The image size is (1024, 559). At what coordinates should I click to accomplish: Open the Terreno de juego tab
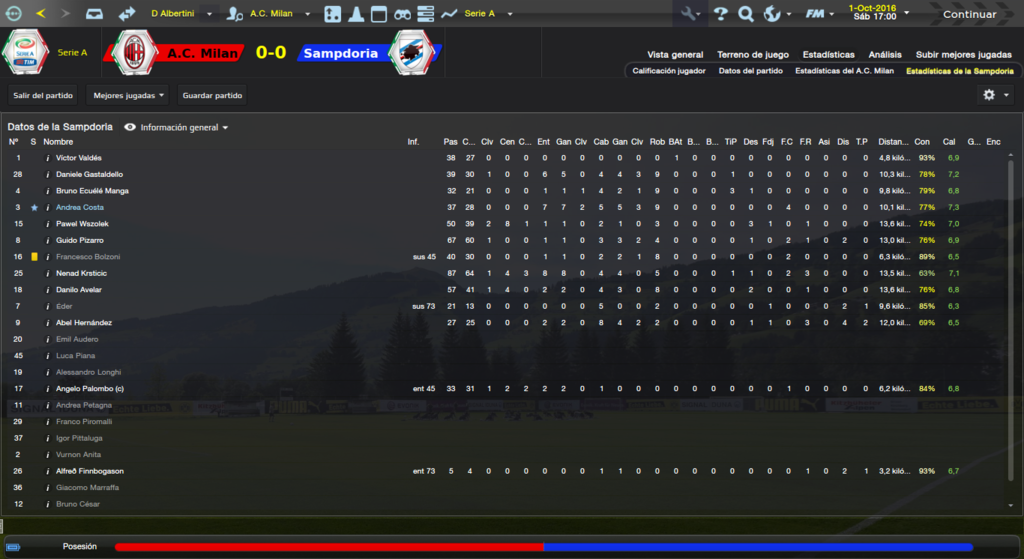click(753, 55)
